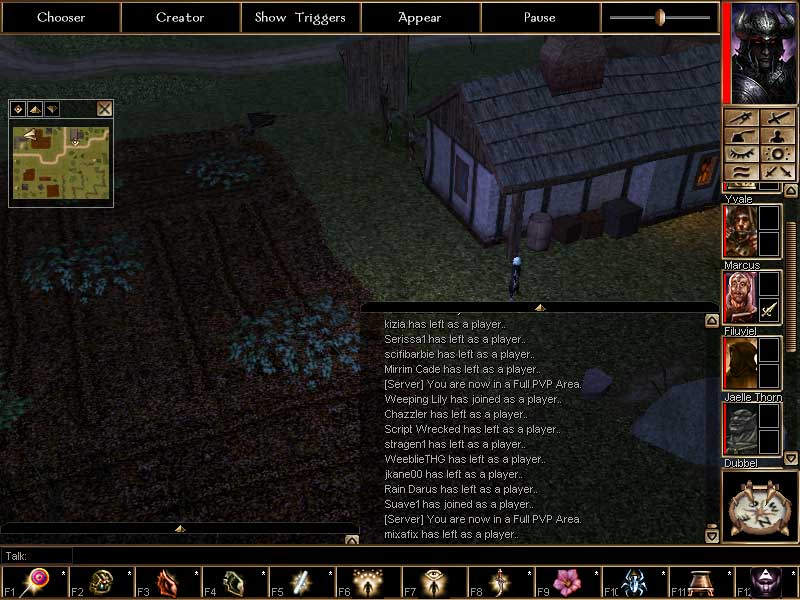The height and width of the screenshot is (600, 800).
Task: Select Filuviel's hooded portrait
Action: click(739, 362)
